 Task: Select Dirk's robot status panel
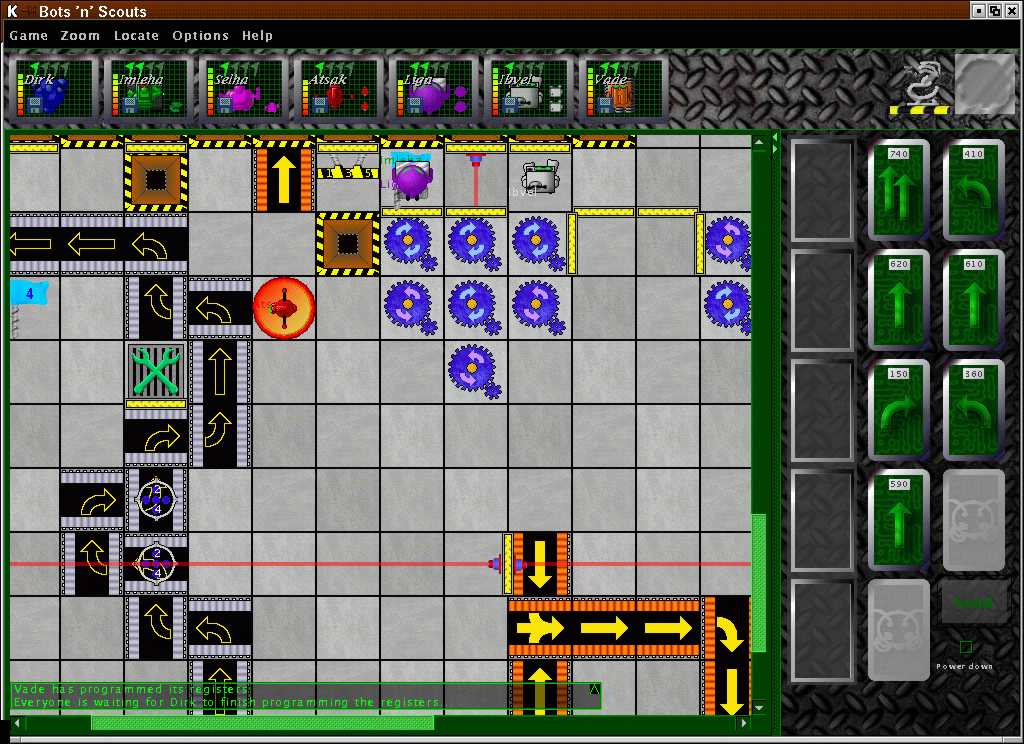pos(53,90)
